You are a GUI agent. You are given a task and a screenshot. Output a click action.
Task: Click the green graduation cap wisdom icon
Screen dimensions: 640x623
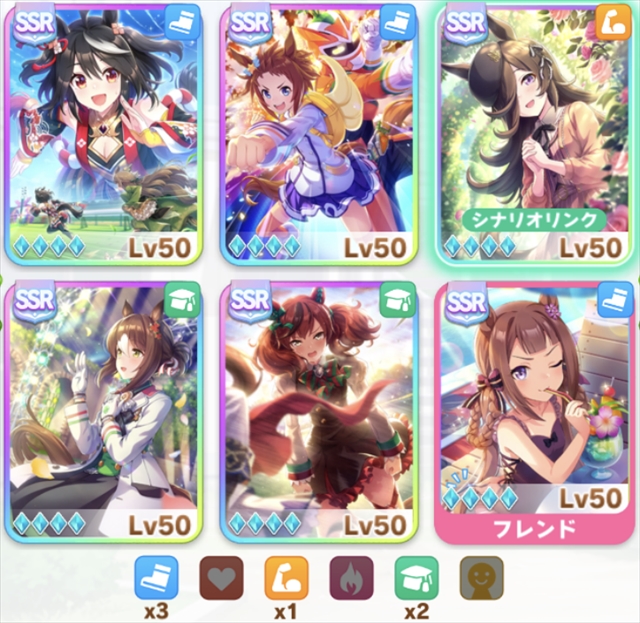point(416,578)
